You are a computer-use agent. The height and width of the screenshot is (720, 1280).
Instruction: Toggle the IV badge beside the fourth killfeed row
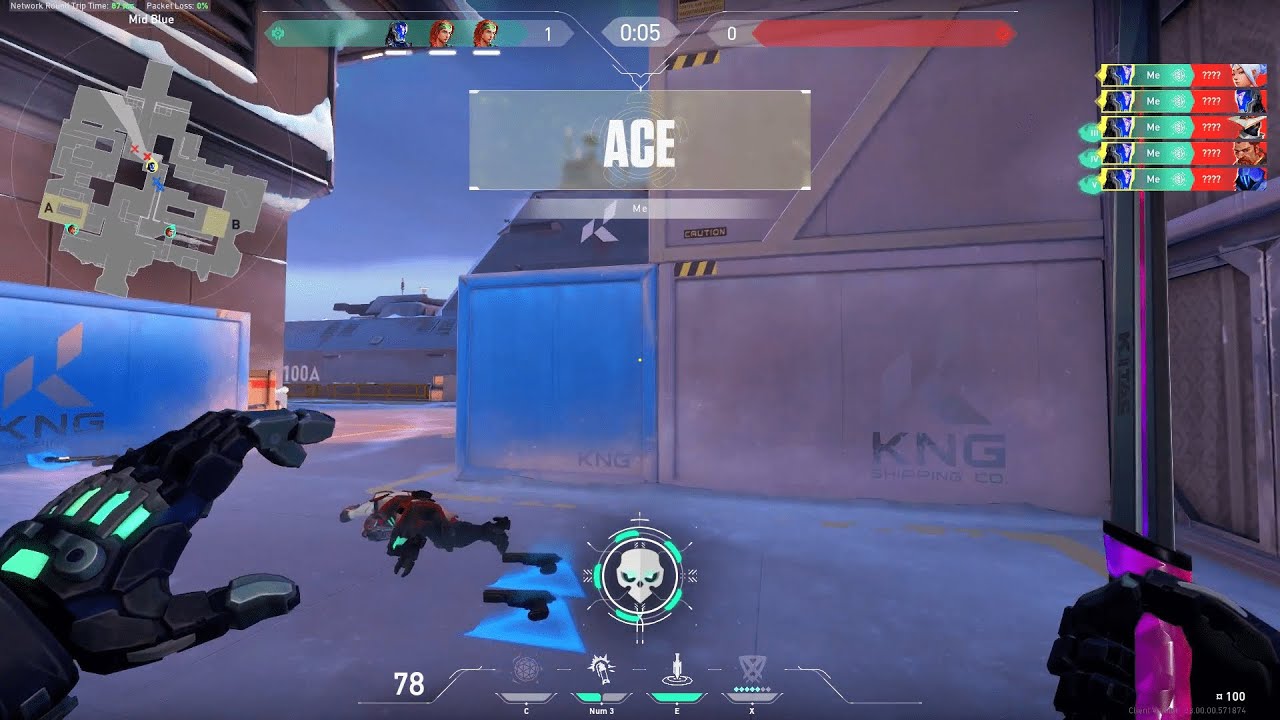point(1094,156)
